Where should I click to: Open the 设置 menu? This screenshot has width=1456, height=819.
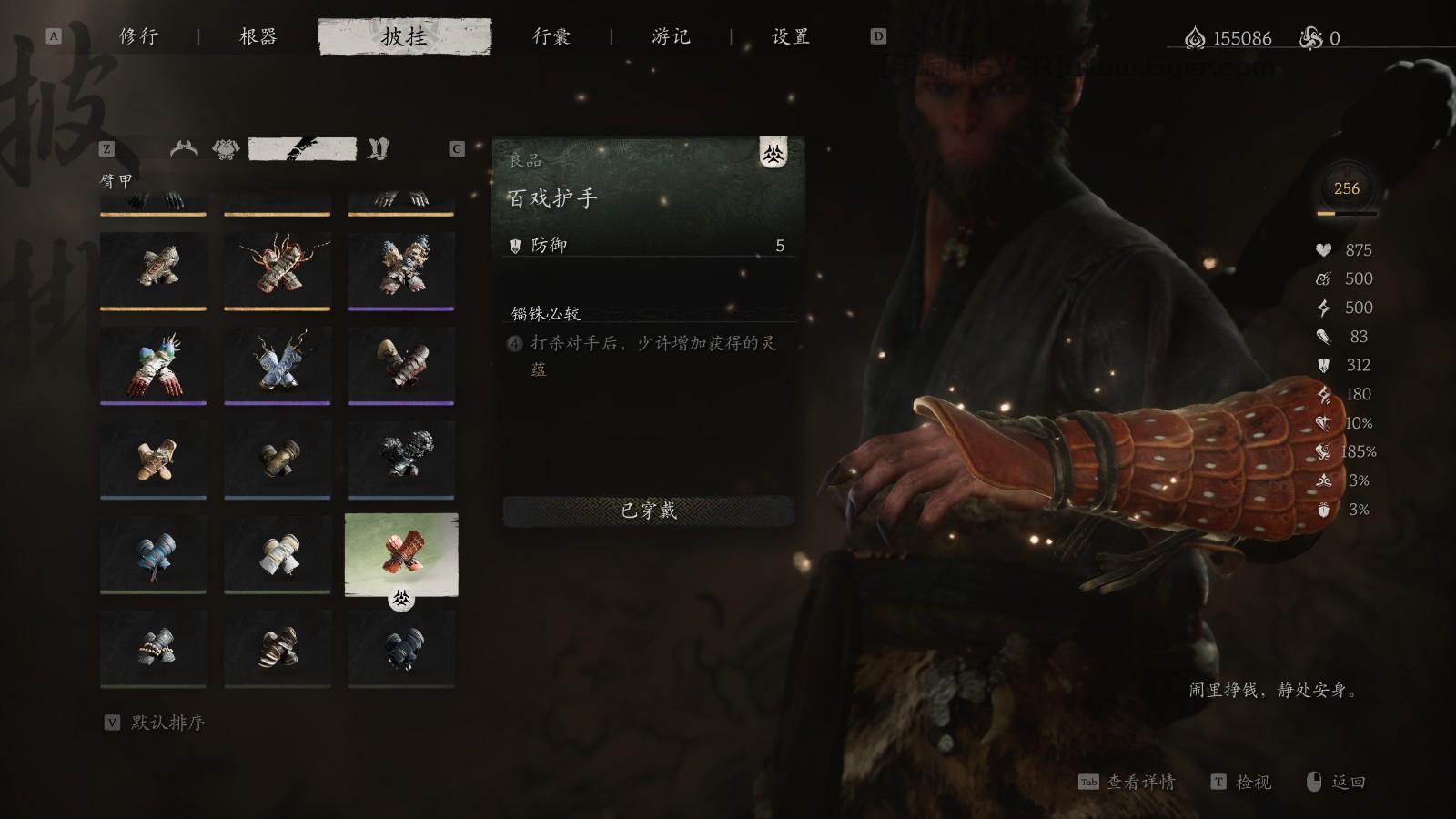pyautogui.click(x=788, y=38)
